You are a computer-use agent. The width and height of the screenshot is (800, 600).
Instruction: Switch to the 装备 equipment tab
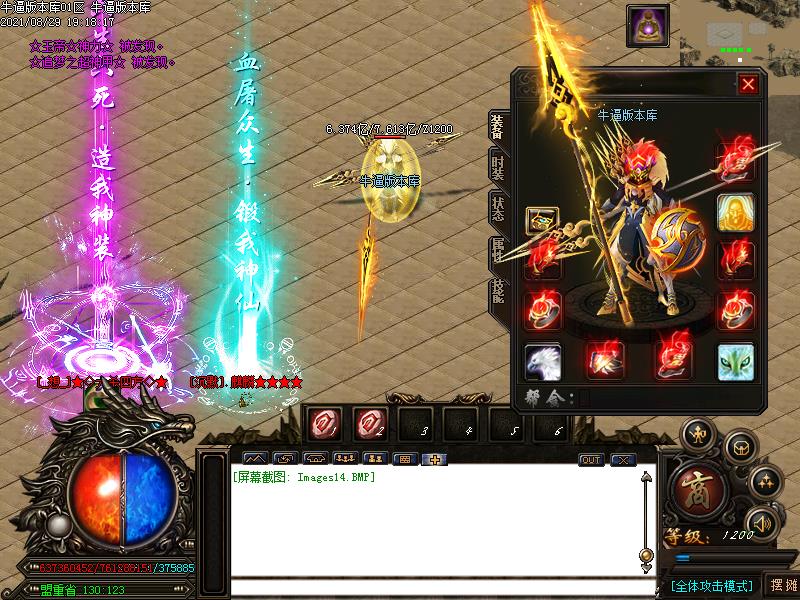[497, 129]
